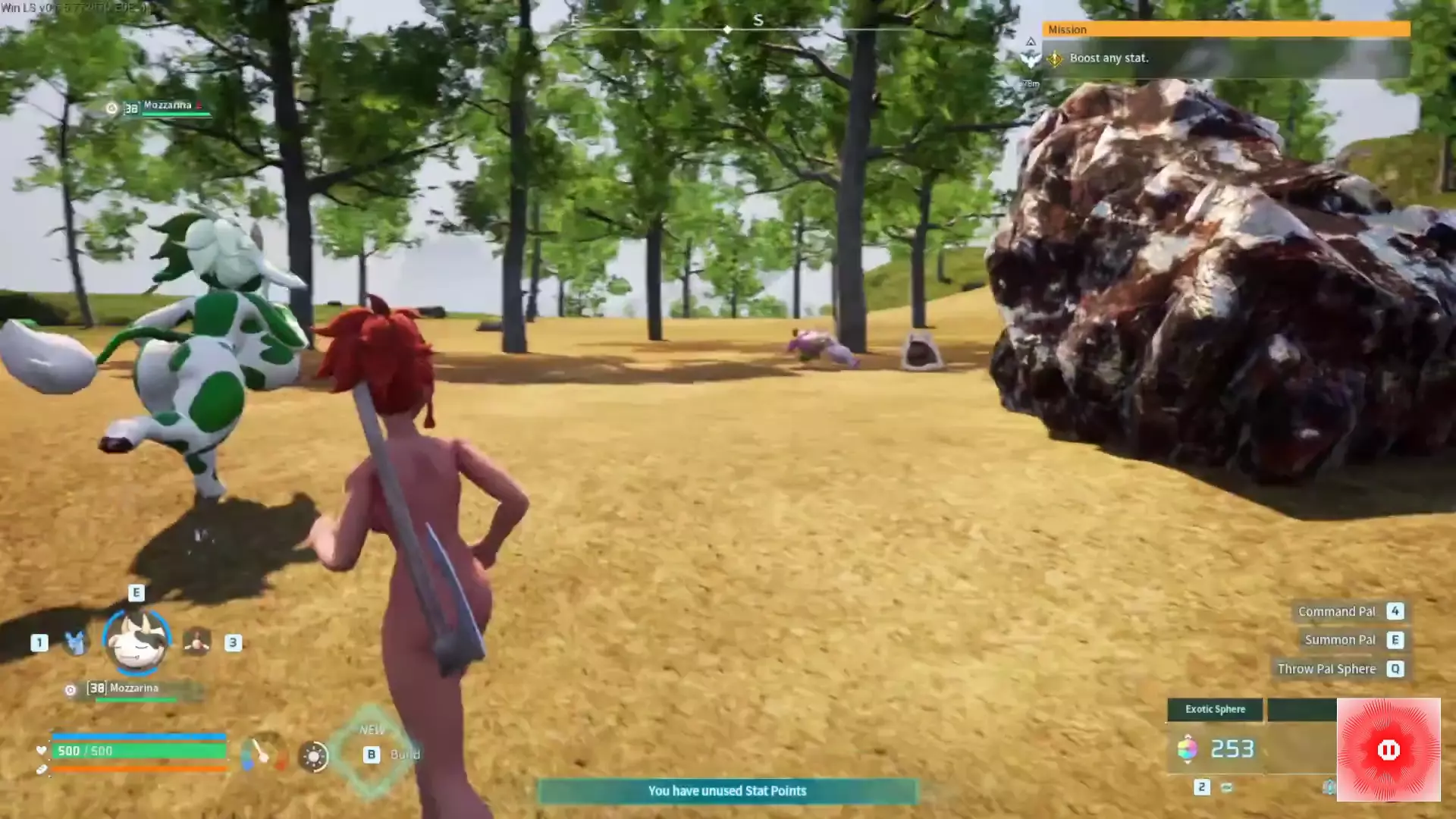
Task: Switch to the blue pal on the left
Action: 75,643
